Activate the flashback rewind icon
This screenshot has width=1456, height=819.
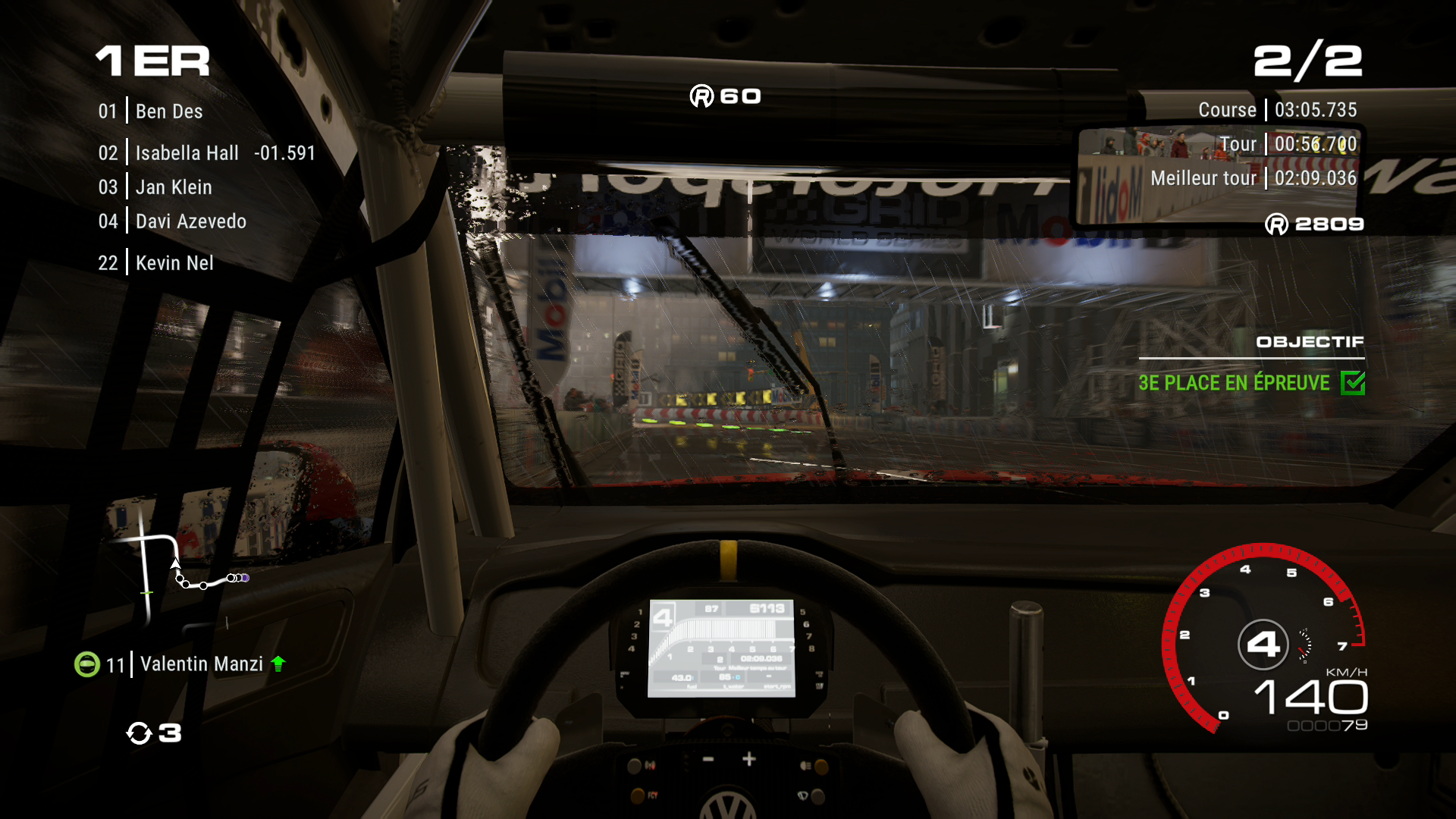[140, 733]
